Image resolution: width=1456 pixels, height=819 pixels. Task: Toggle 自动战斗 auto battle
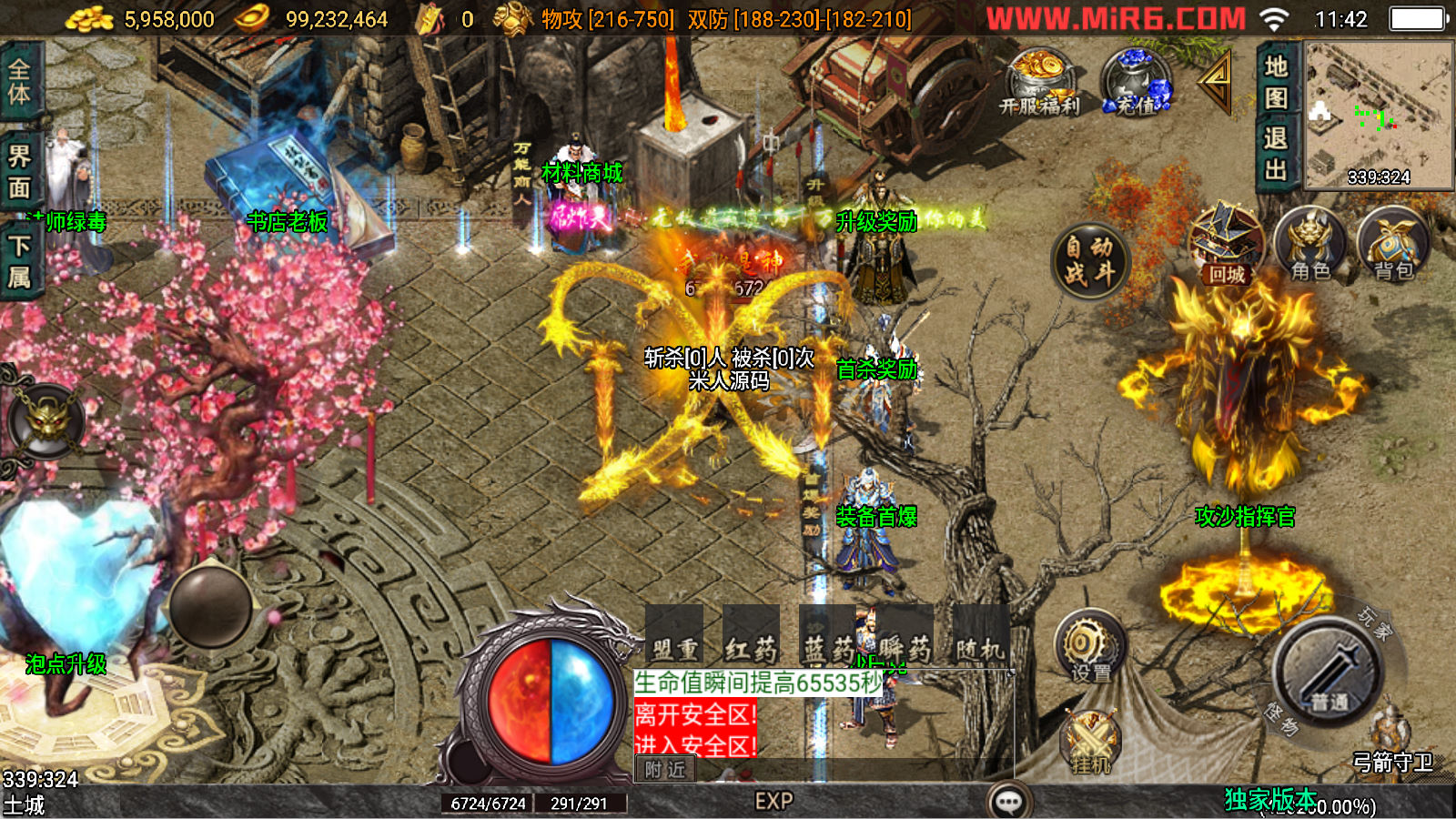click(x=1089, y=260)
